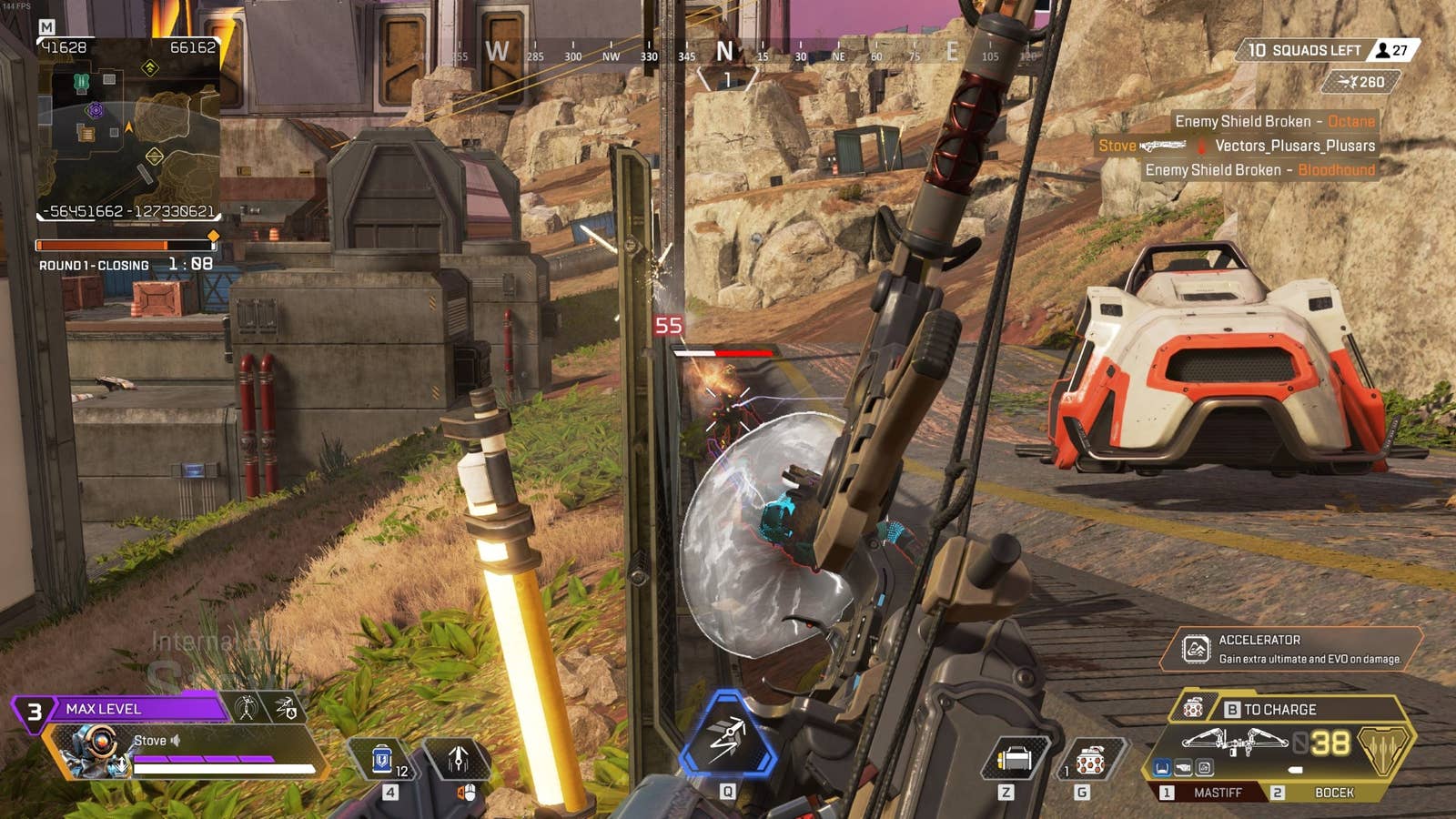1456x819 pixels.
Task: Click the ordnance icon beside To Charge
Action: click(1193, 708)
